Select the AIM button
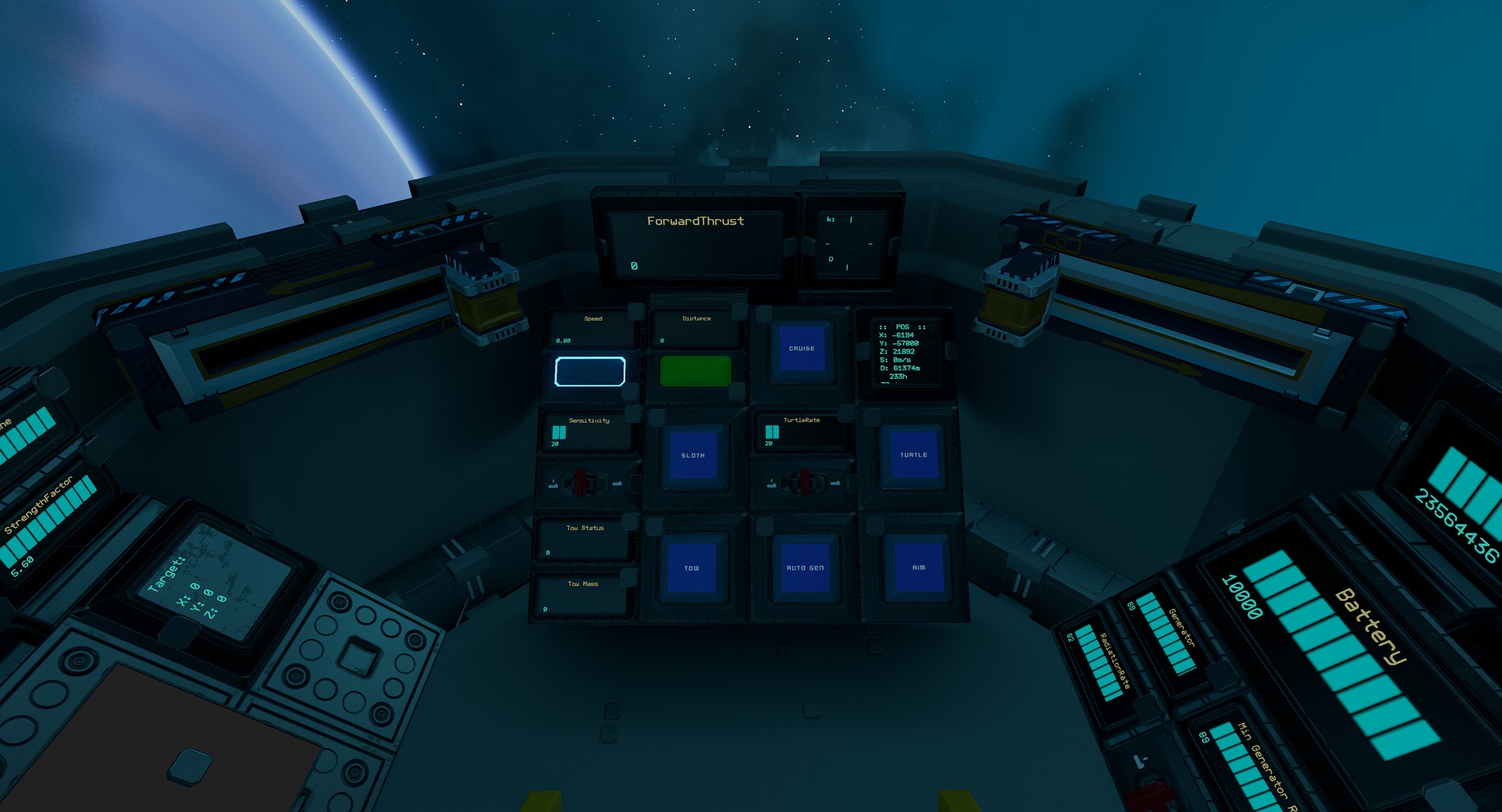 918,567
